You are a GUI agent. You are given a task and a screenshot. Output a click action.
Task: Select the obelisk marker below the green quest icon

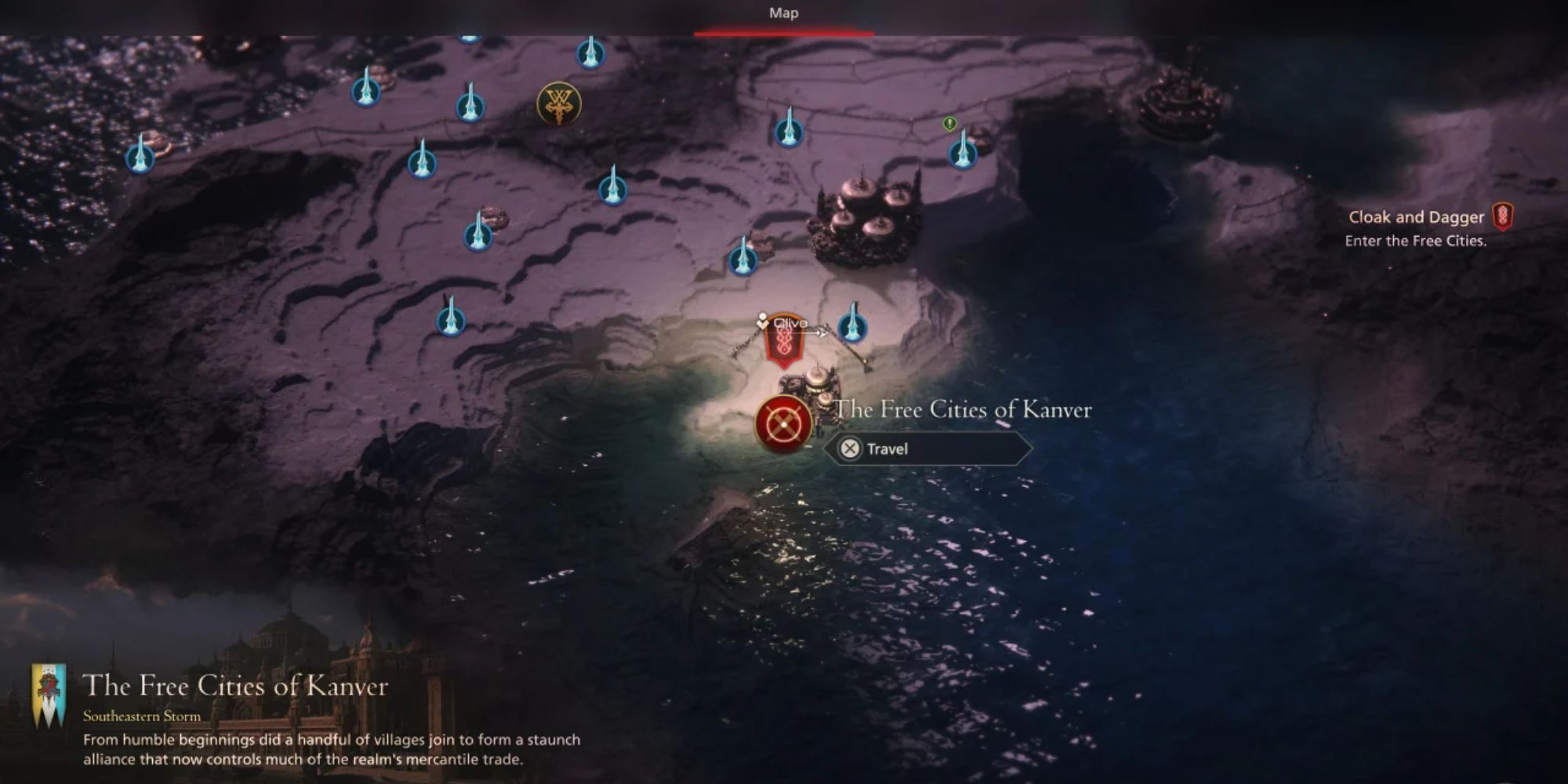tap(961, 155)
